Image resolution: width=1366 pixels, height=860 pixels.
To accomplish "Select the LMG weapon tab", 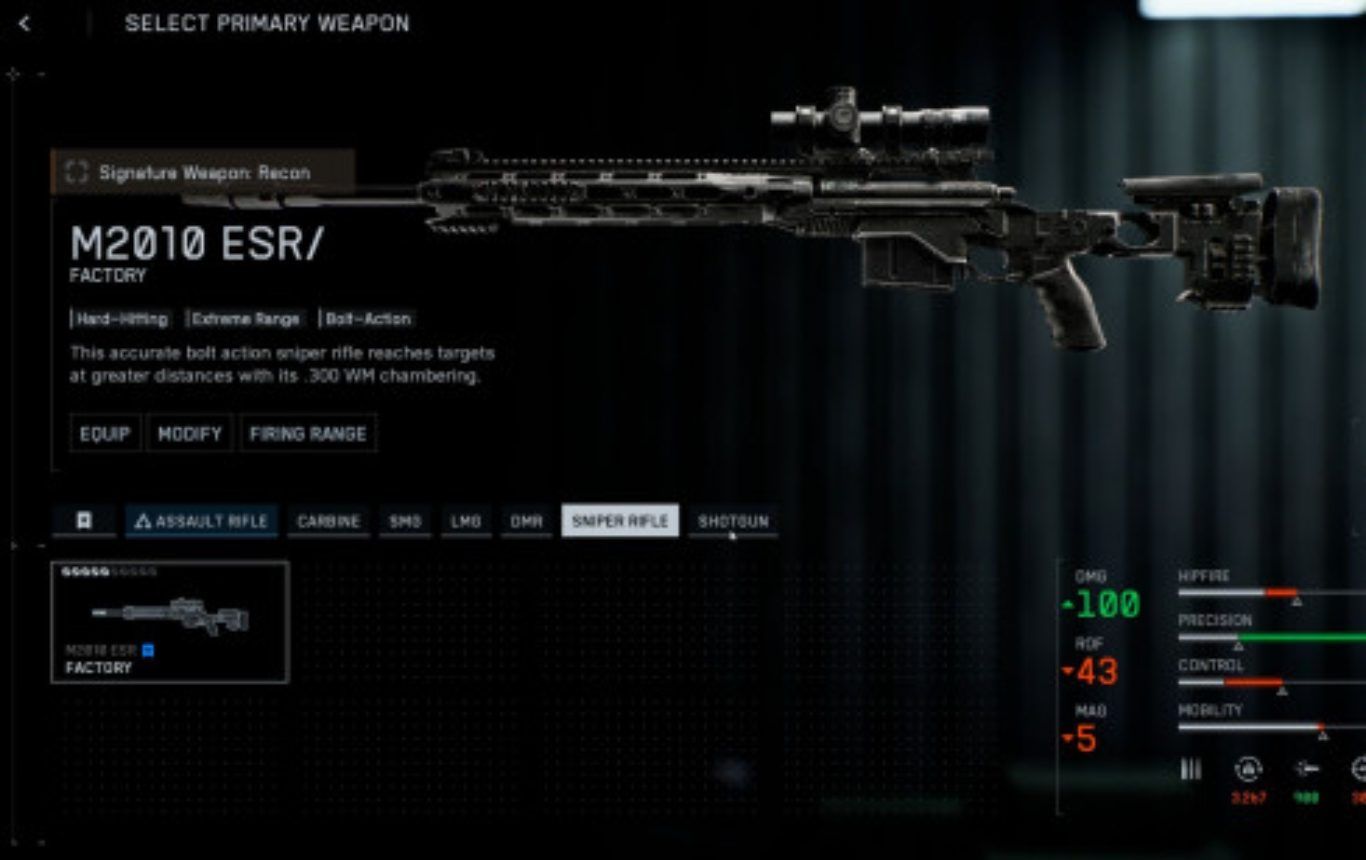I will coord(466,521).
